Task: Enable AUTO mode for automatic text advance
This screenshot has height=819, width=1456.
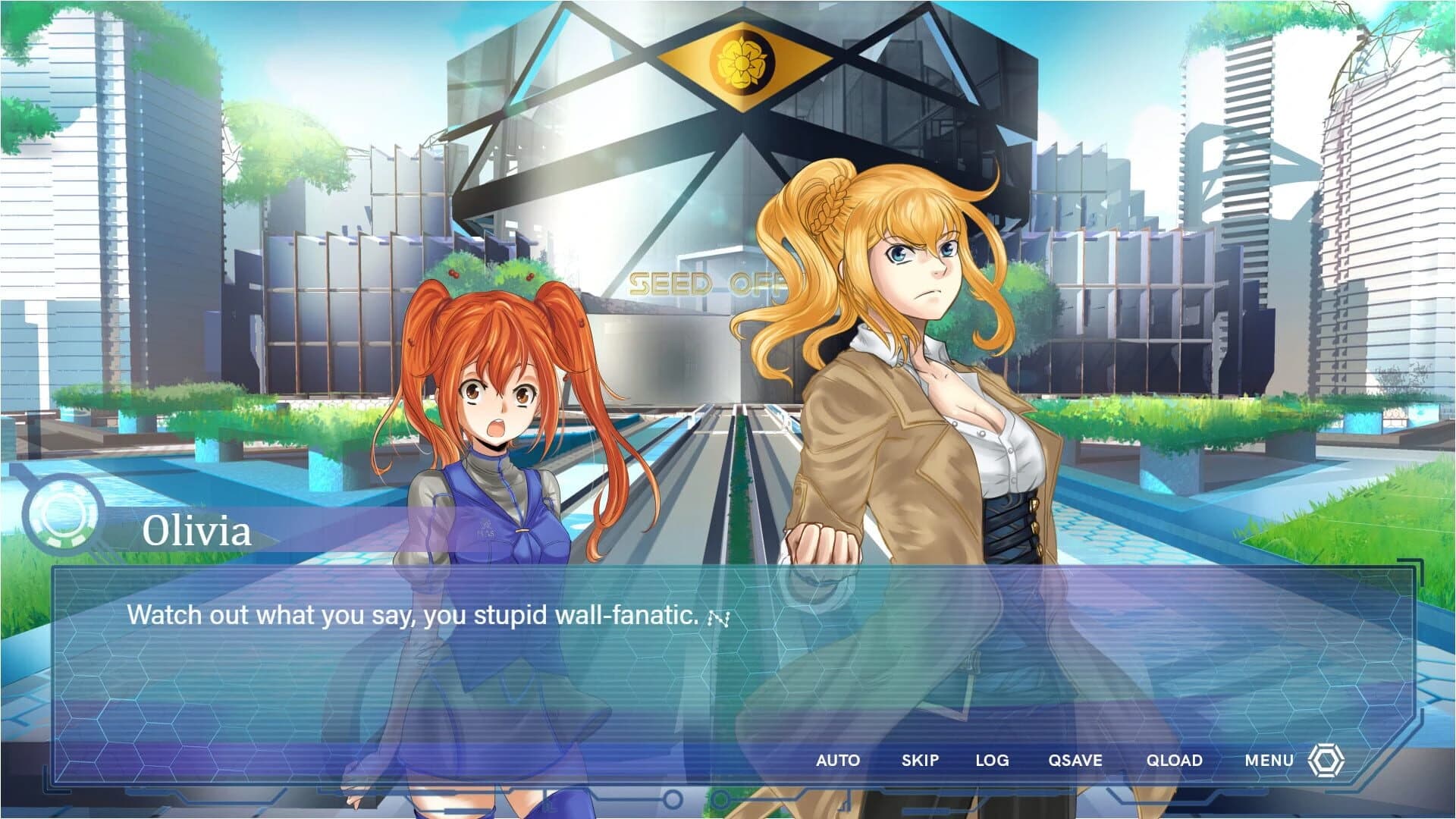Action: point(838,760)
